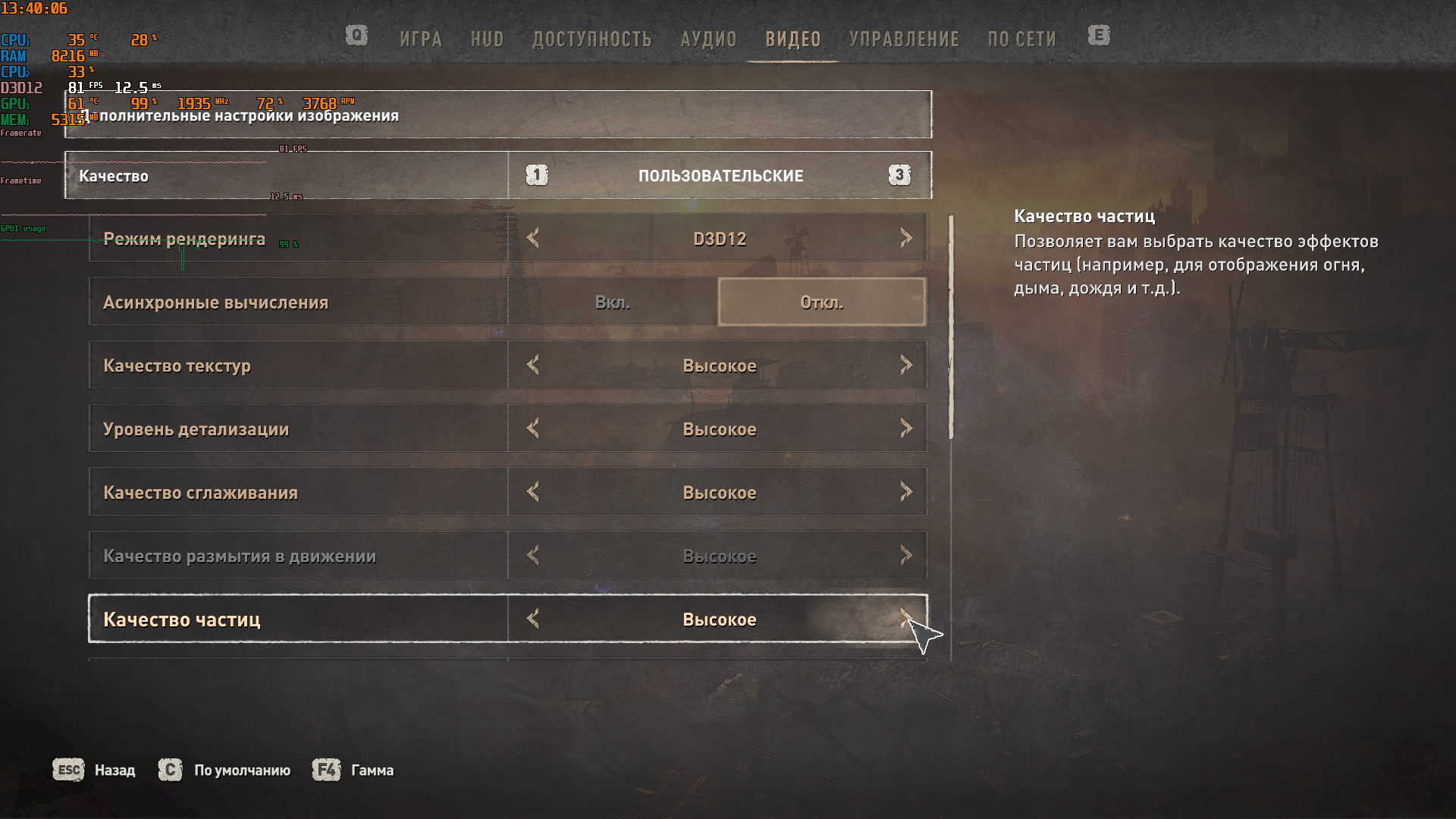Switch to the ПО СЕТИ tab

point(1021,39)
